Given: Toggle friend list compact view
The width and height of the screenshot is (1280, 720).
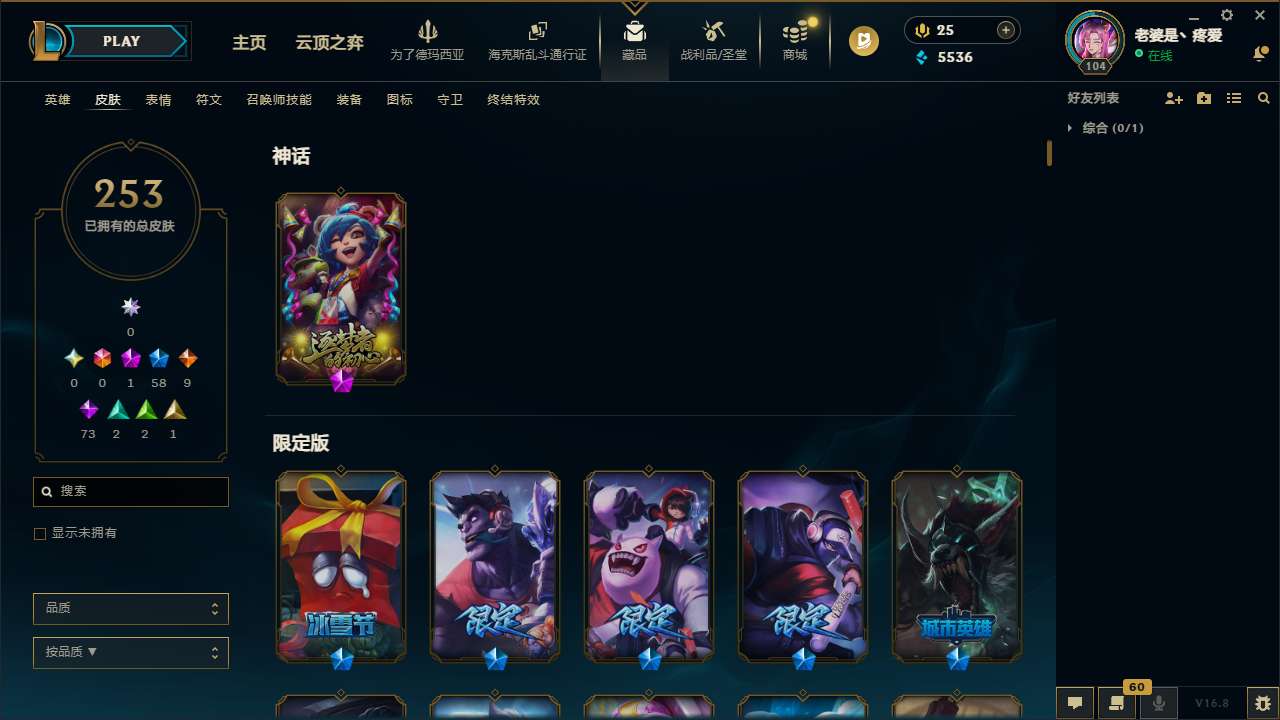Looking at the screenshot, I should click(x=1234, y=97).
